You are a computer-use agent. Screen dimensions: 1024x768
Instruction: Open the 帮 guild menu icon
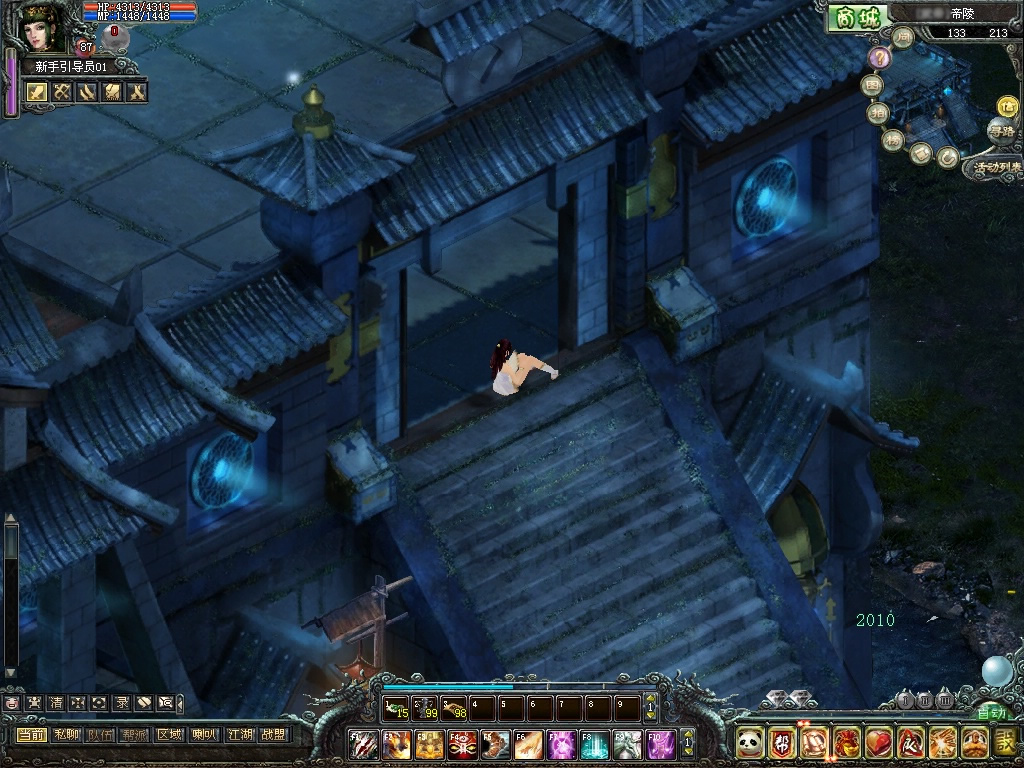pyautogui.click(x=782, y=743)
